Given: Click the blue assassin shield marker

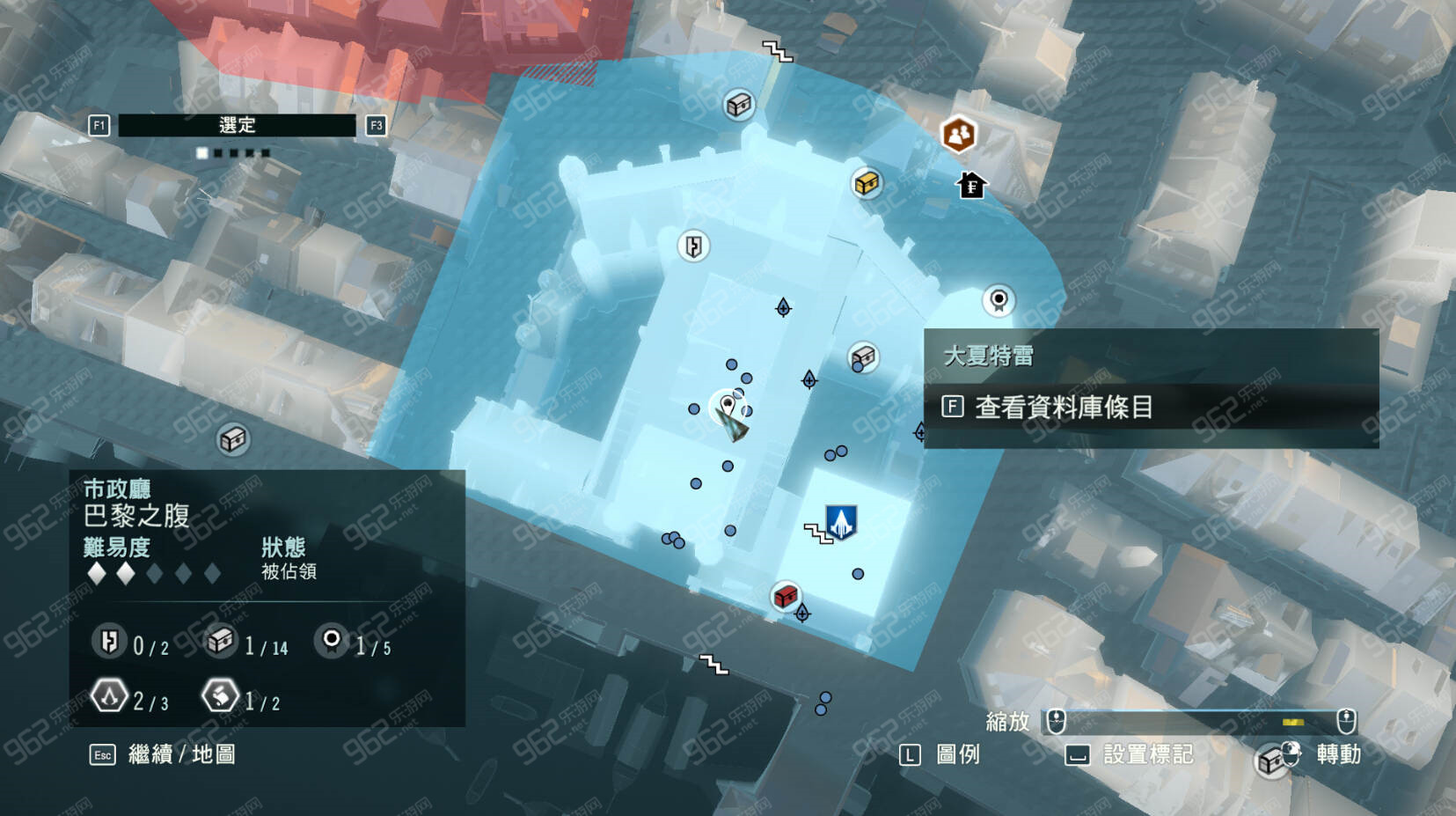Looking at the screenshot, I should (x=841, y=521).
